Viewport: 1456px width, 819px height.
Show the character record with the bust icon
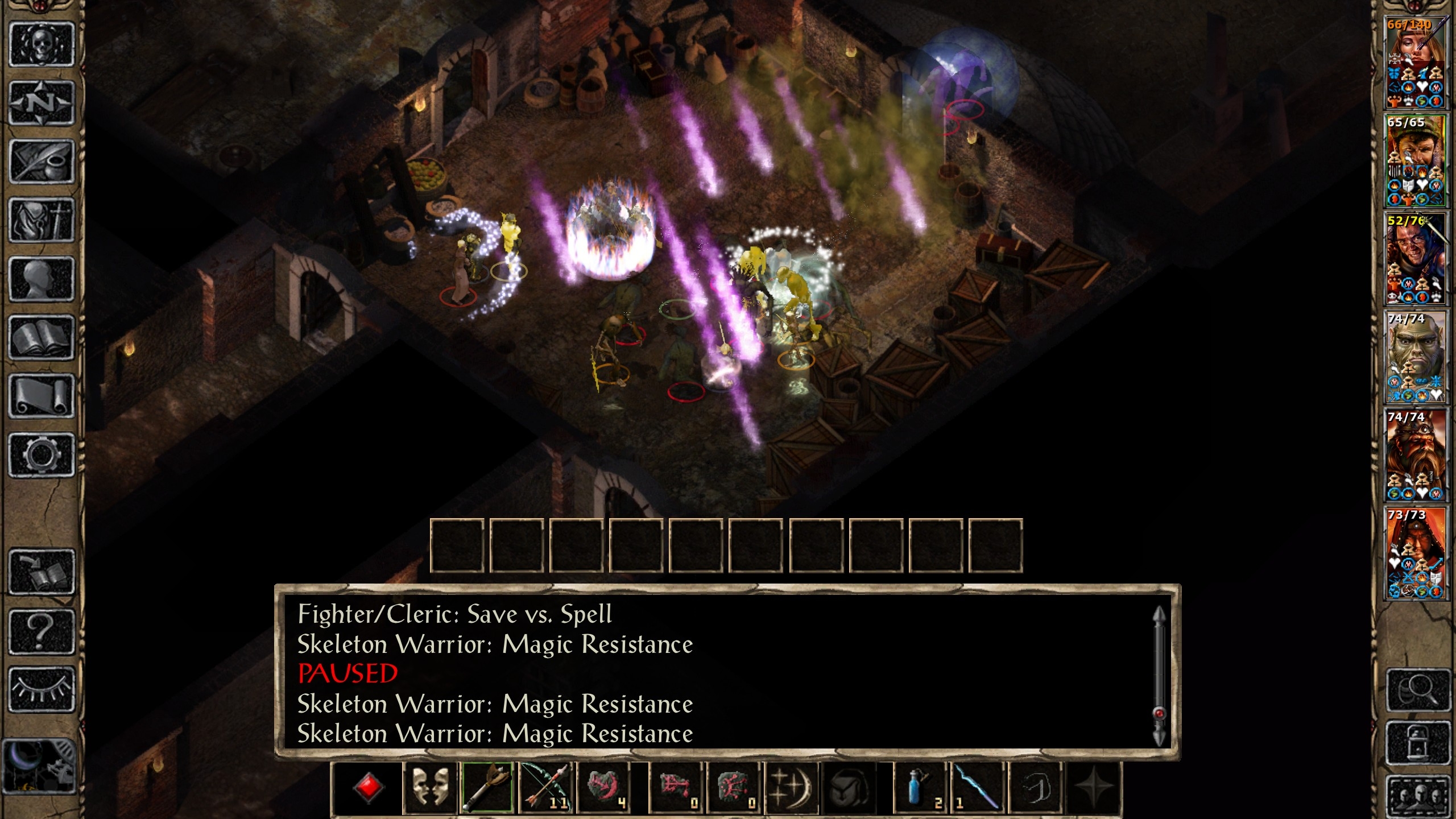pos(42,279)
